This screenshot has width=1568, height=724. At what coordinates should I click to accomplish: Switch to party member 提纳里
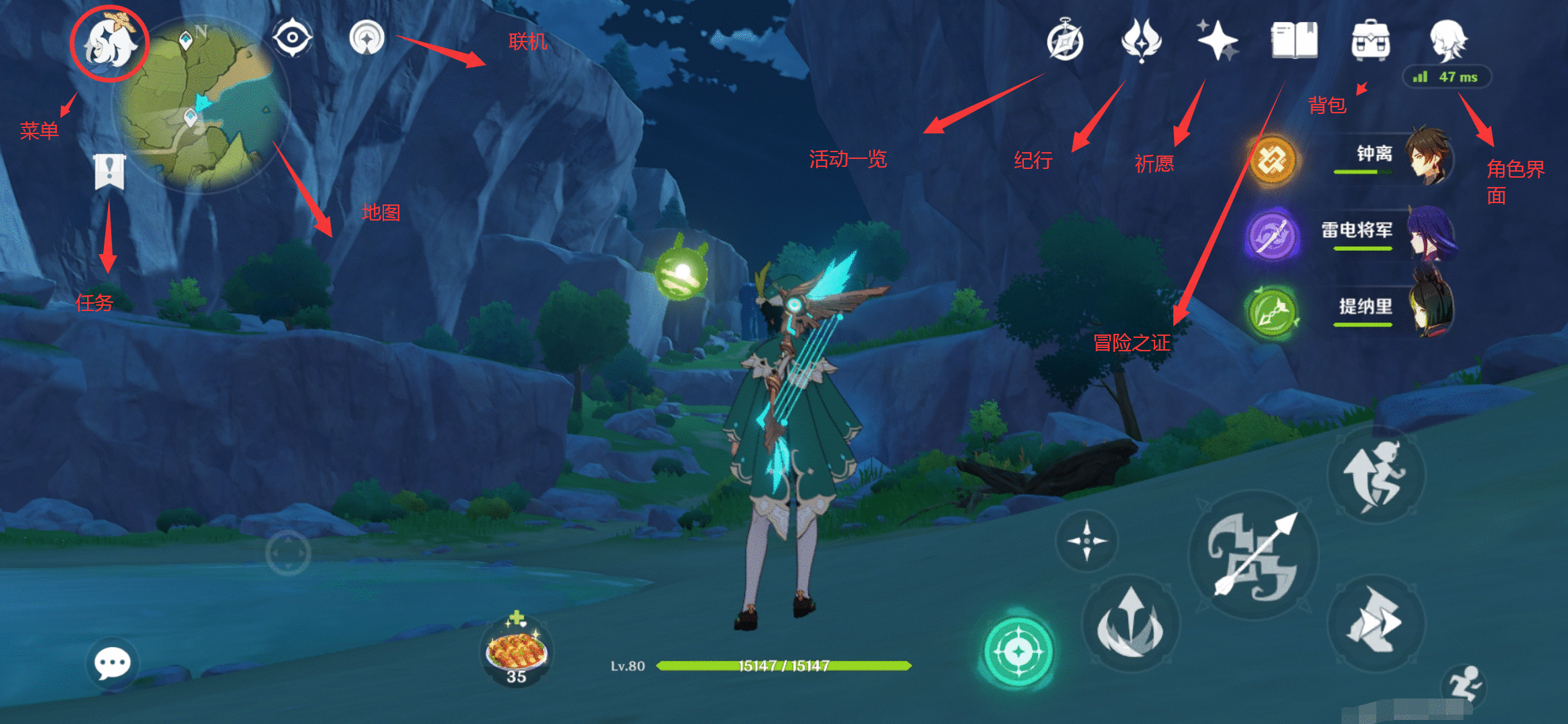coord(1394,310)
